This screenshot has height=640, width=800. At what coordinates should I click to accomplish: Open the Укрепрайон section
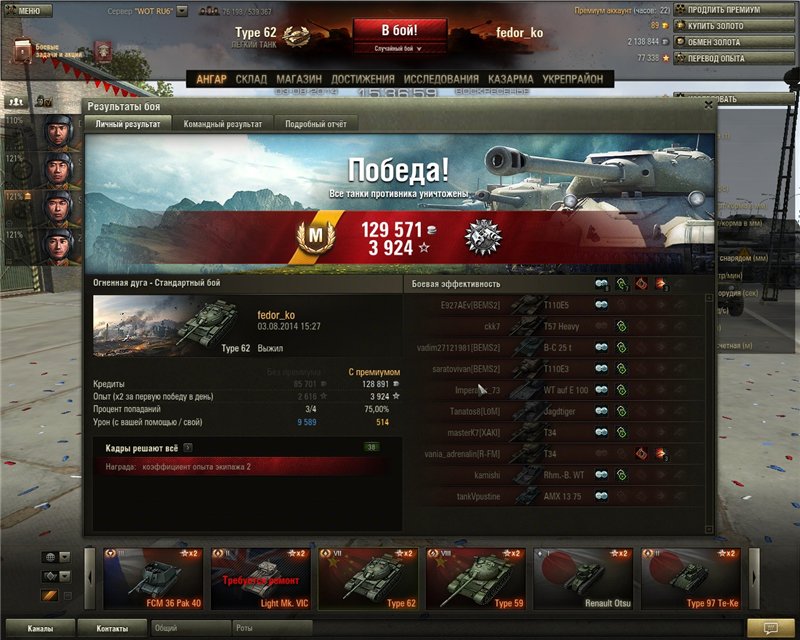pyautogui.click(x=573, y=79)
